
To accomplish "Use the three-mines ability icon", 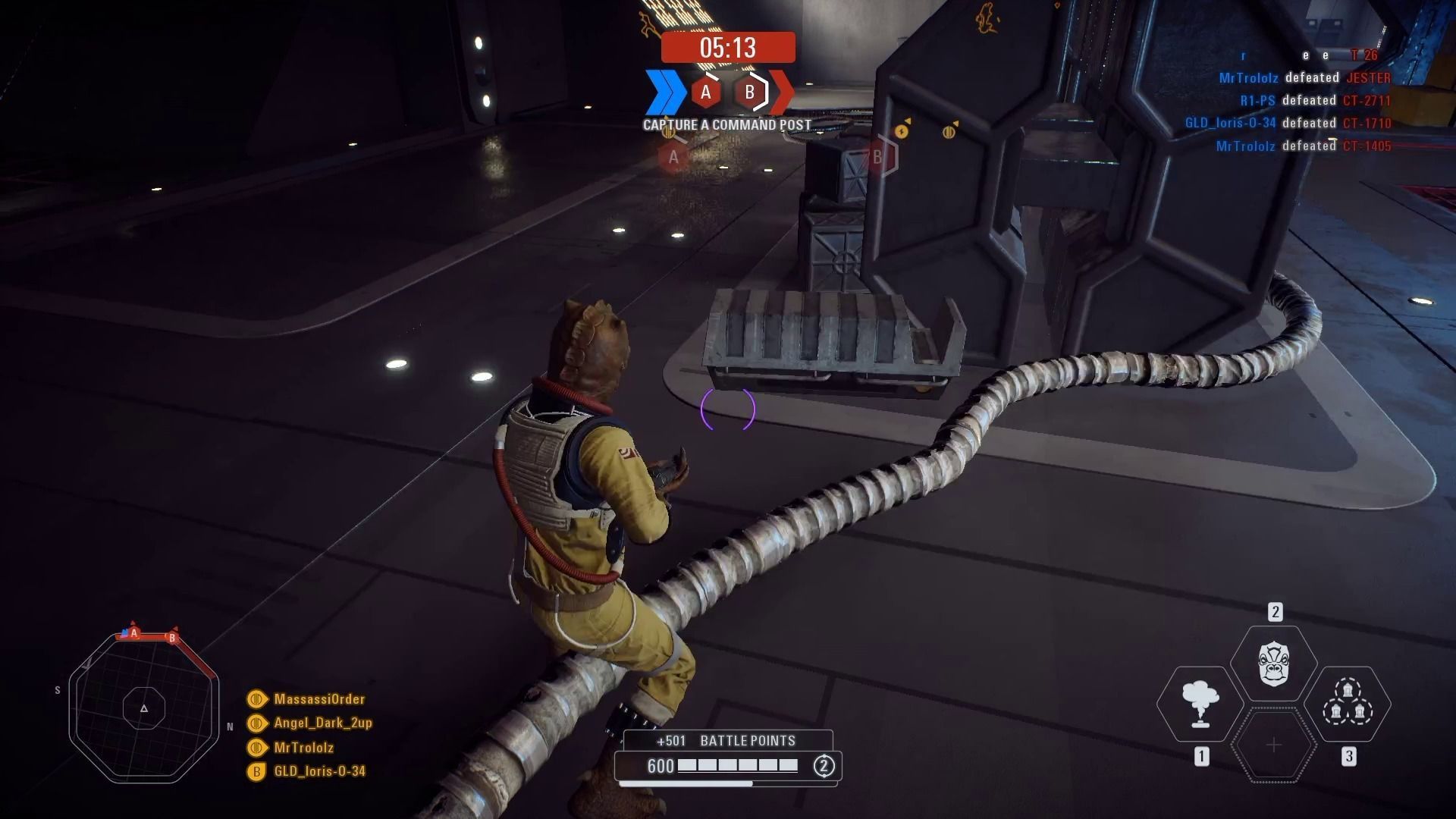I will (1348, 704).
